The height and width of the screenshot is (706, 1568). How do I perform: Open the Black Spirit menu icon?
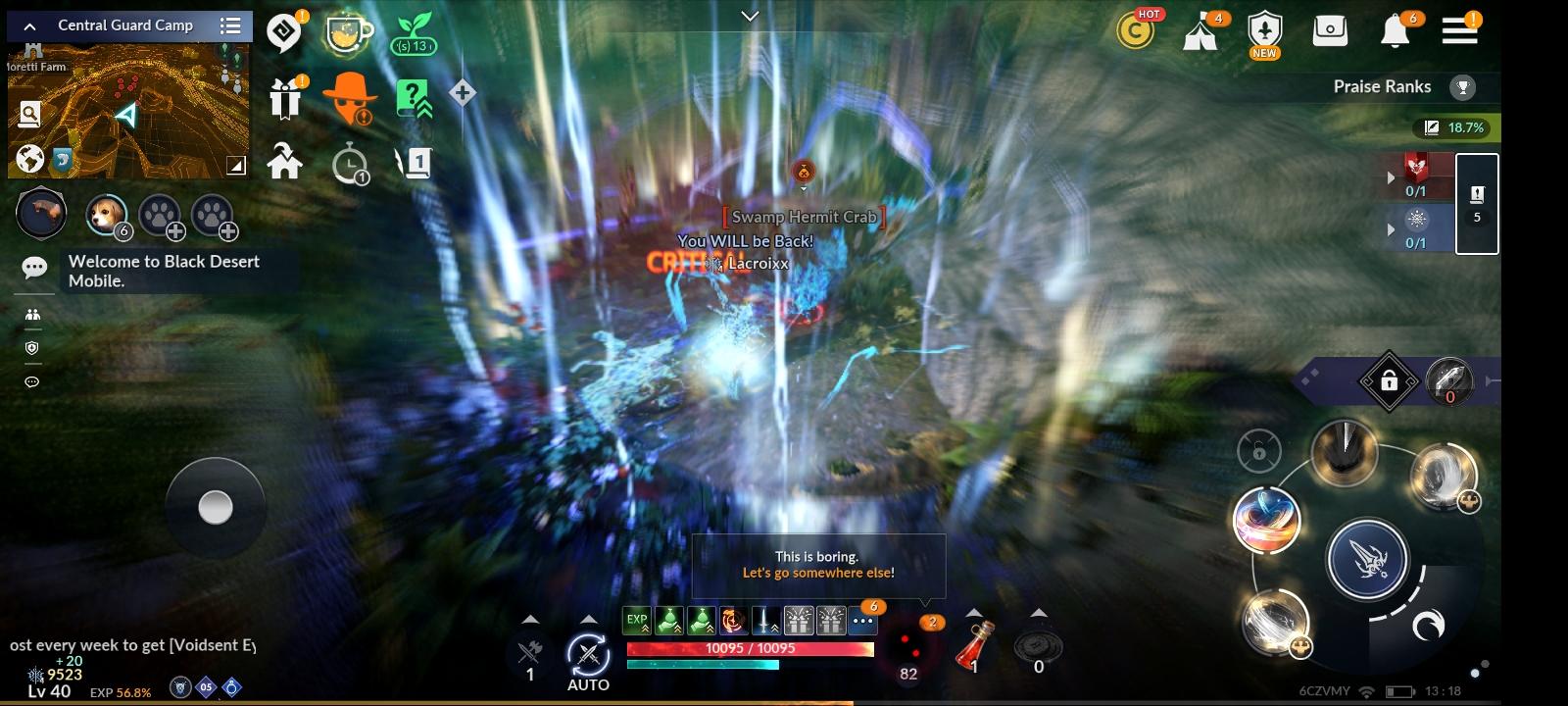coord(284,30)
